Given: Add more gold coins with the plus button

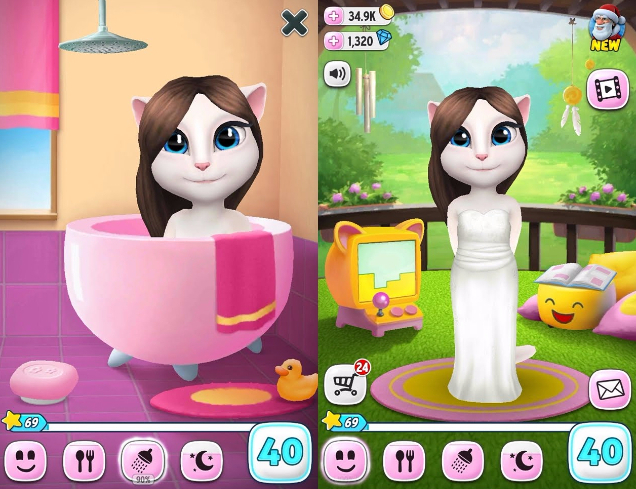Looking at the screenshot, I should (x=334, y=16).
